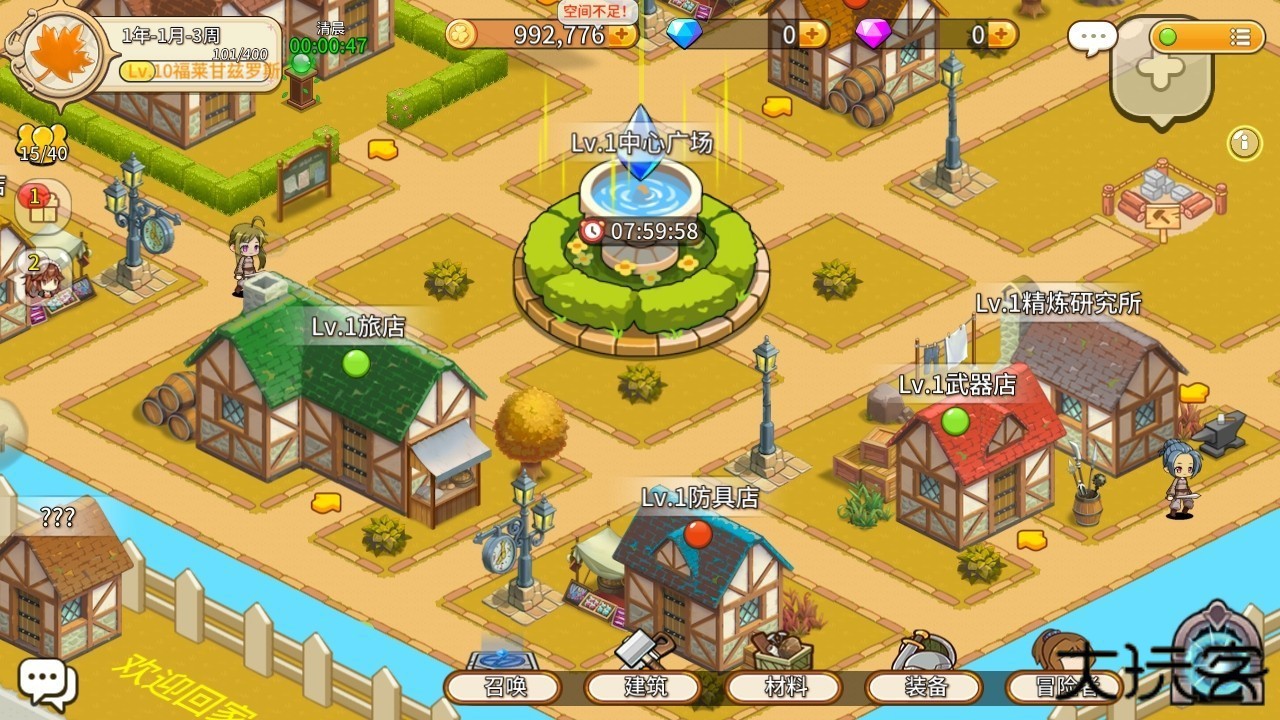Select the Lv.1武器店 weapon shop label
Image resolution: width=1280 pixels, height=720 pixels.
click(957, 385)
